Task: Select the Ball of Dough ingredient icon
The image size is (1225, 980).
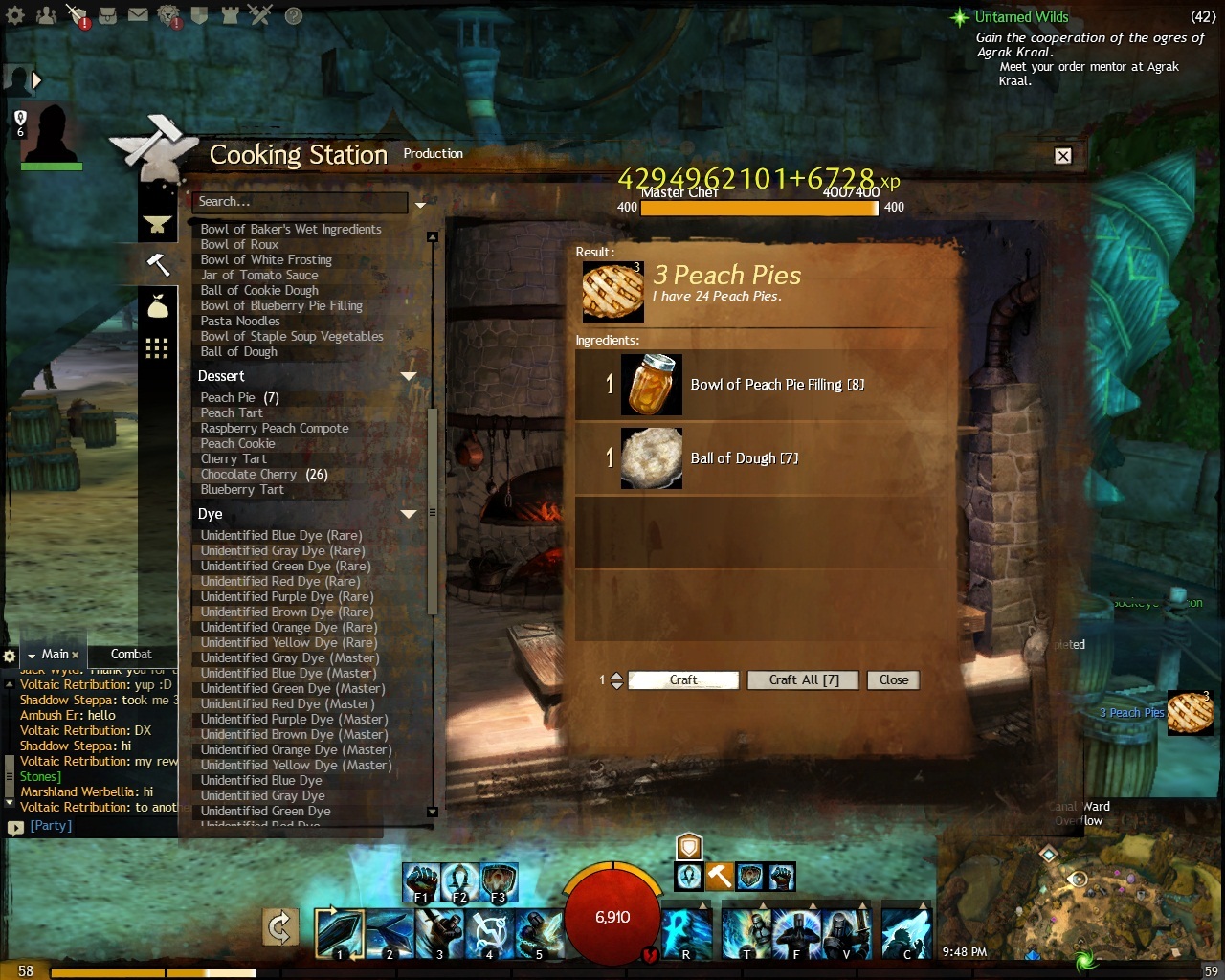Action: point(652,457)
